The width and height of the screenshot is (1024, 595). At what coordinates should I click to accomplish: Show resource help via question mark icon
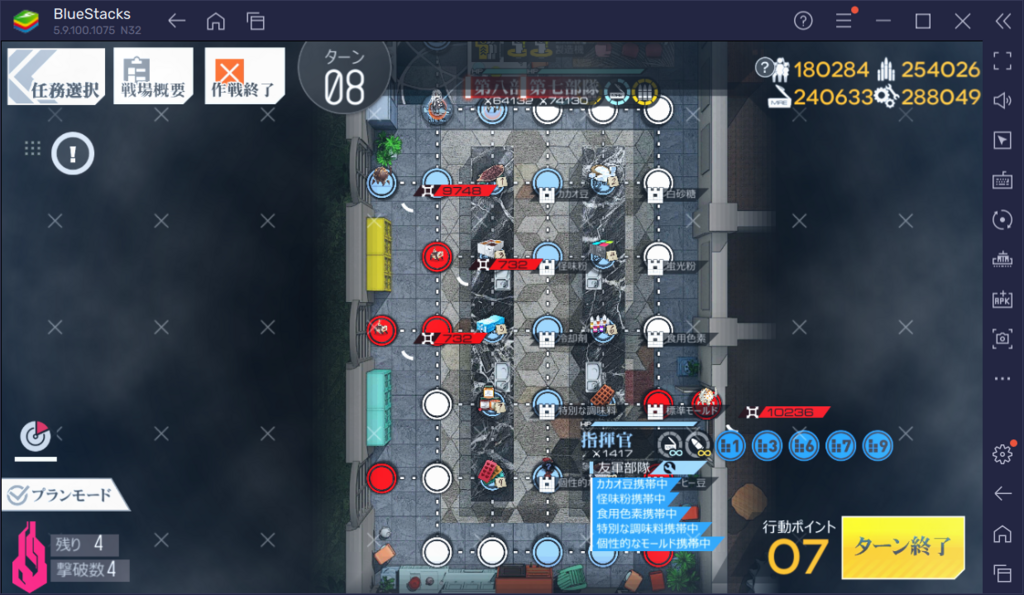click(x=766, y=69)
